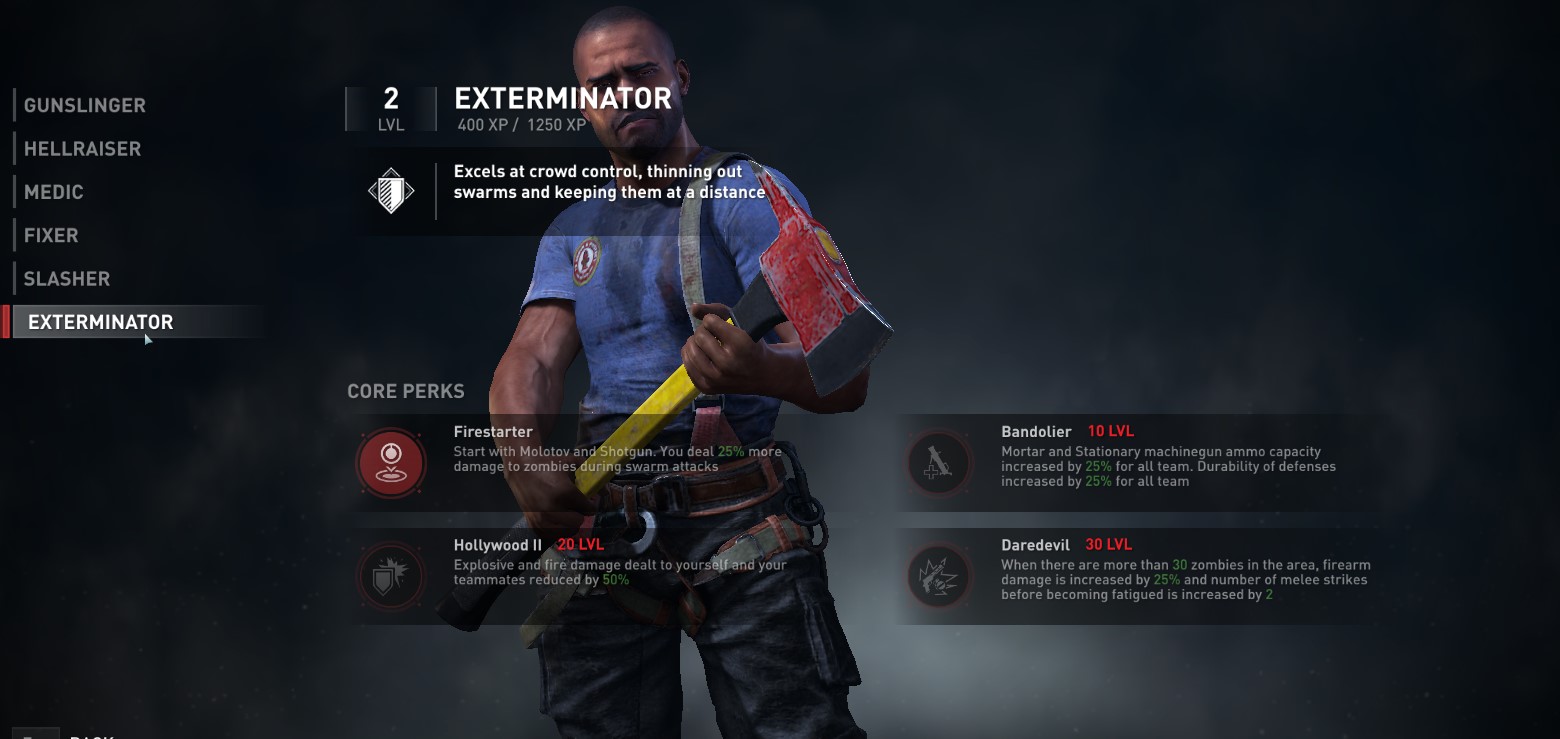Select the Bandolier perk icon
The image size is (1560, 739).
(938, 463)
